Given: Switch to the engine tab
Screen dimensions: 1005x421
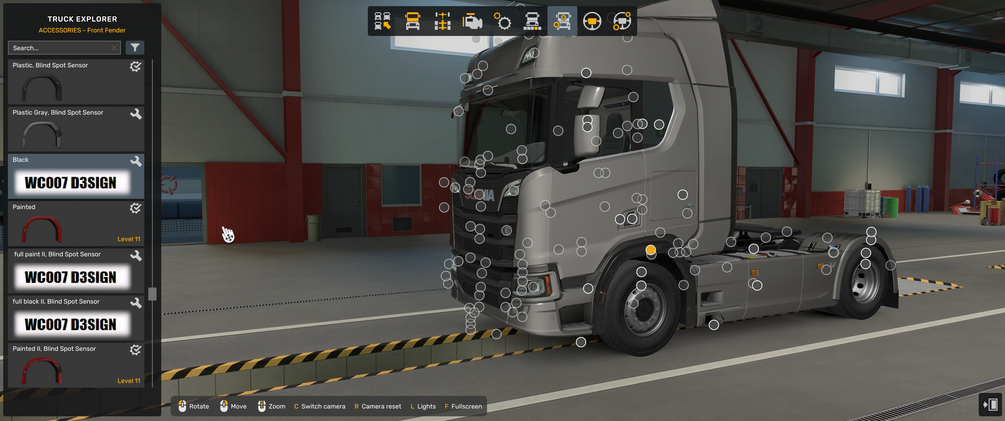Looking at the screenshot, I should (x=472, y=21).
